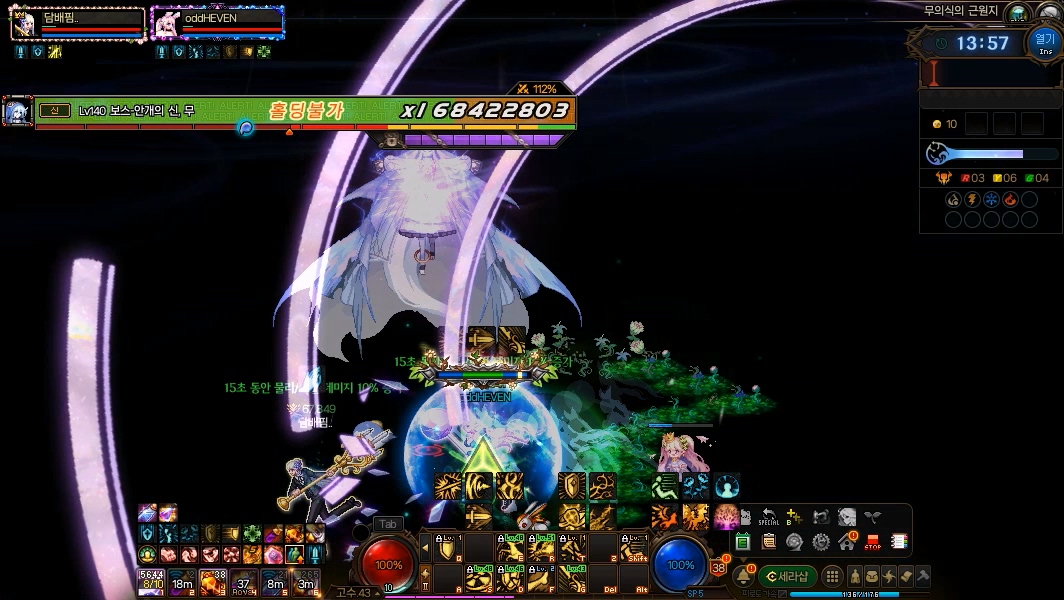Open the green calendar icon

point(743,542)
